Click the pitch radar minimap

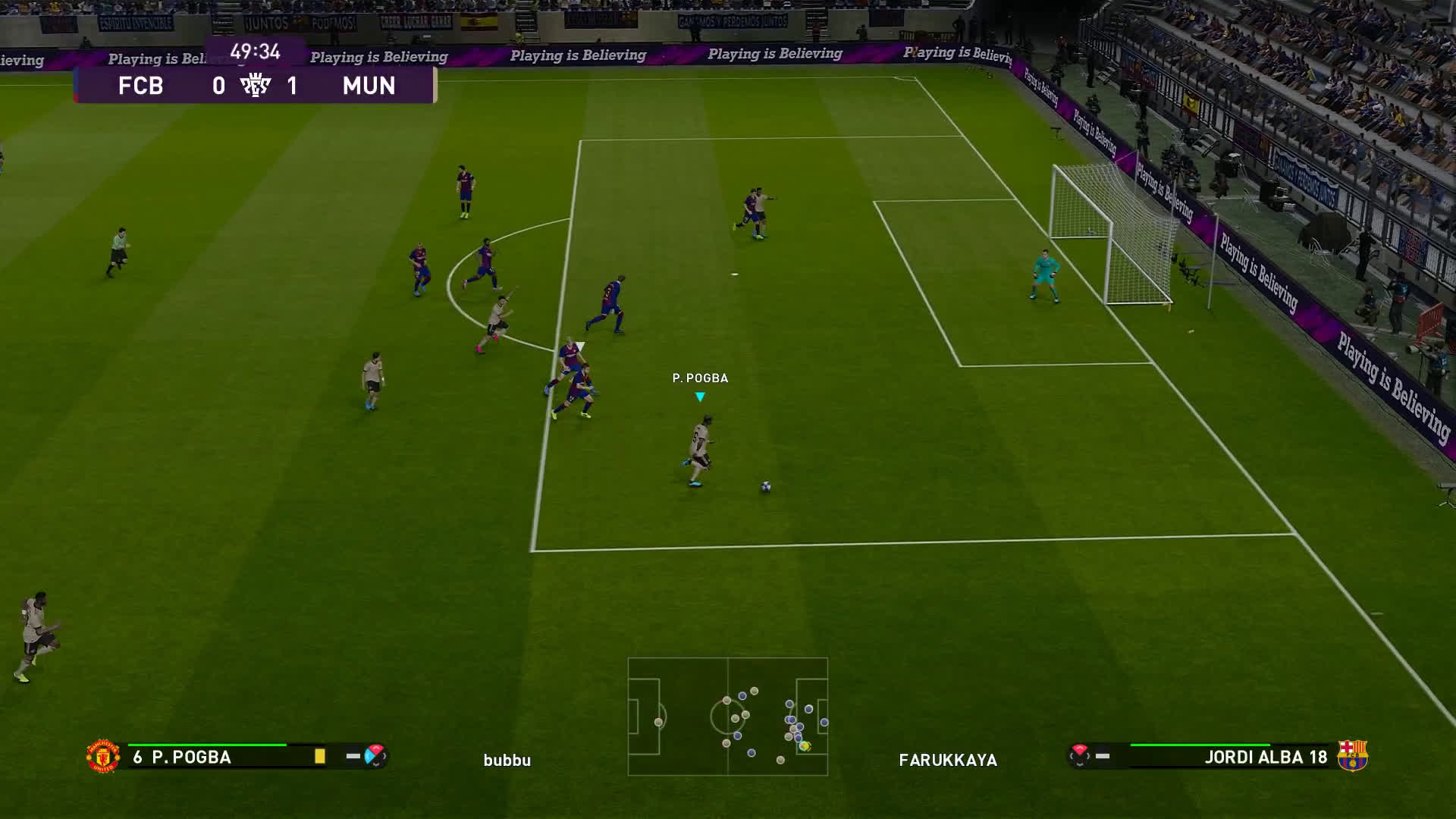point(727,717)
